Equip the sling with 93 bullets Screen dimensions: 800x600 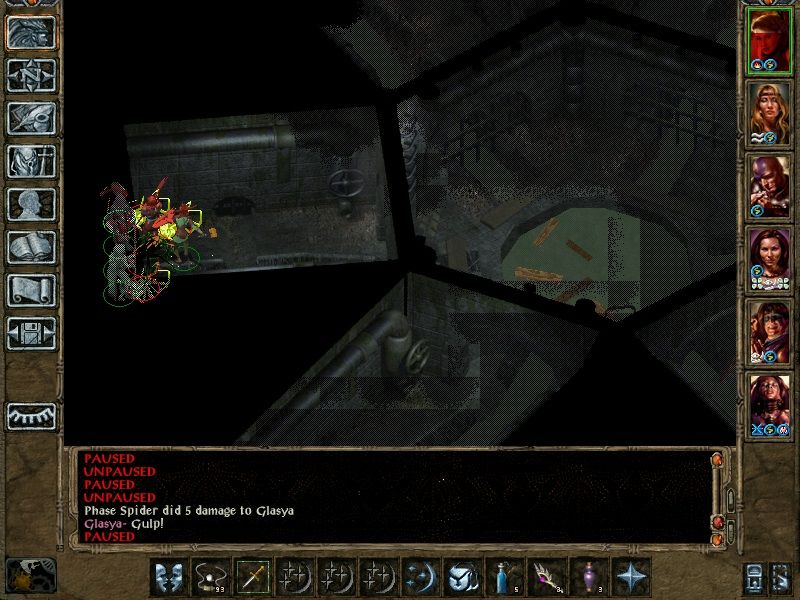tap(211, 578)
